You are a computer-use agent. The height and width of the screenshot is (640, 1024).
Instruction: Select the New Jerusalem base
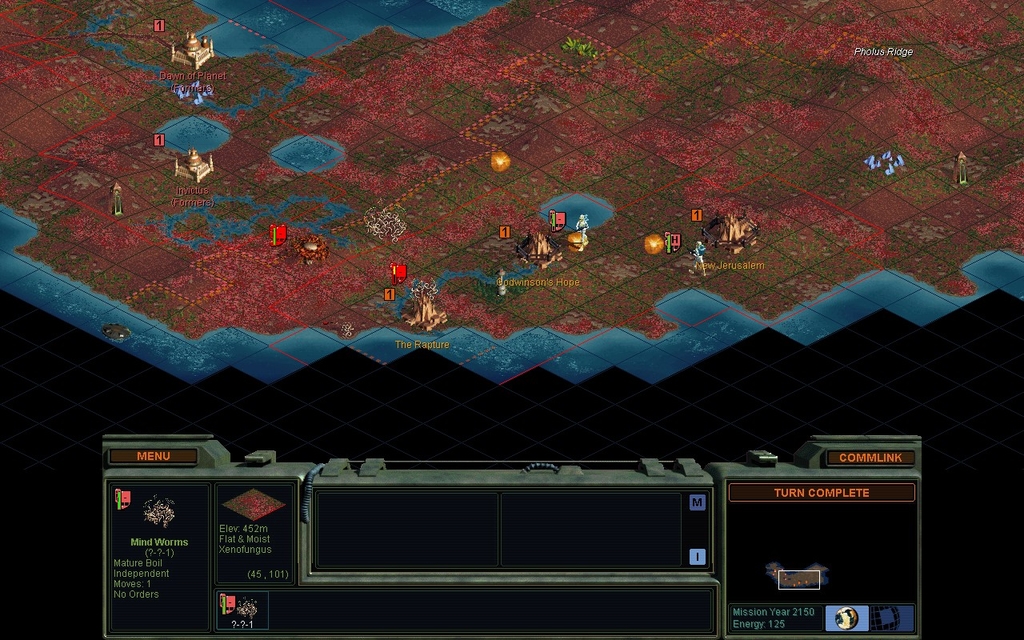pyautogui.click(x=731, y=232)
